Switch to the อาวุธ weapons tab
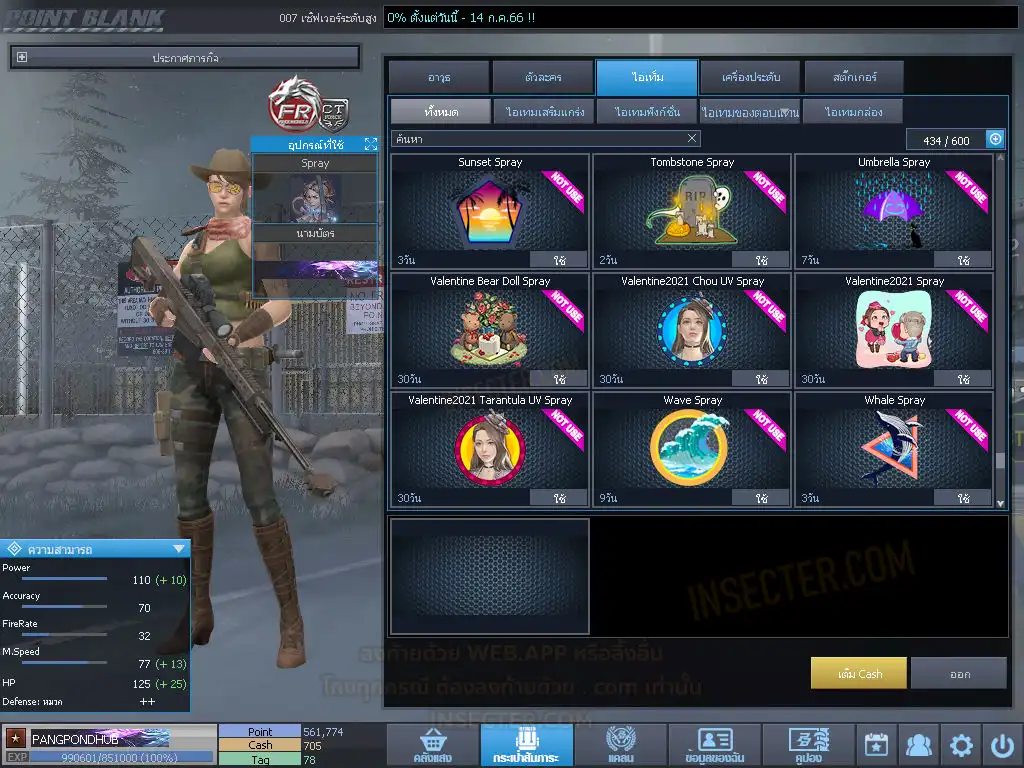 click(438, 78)
